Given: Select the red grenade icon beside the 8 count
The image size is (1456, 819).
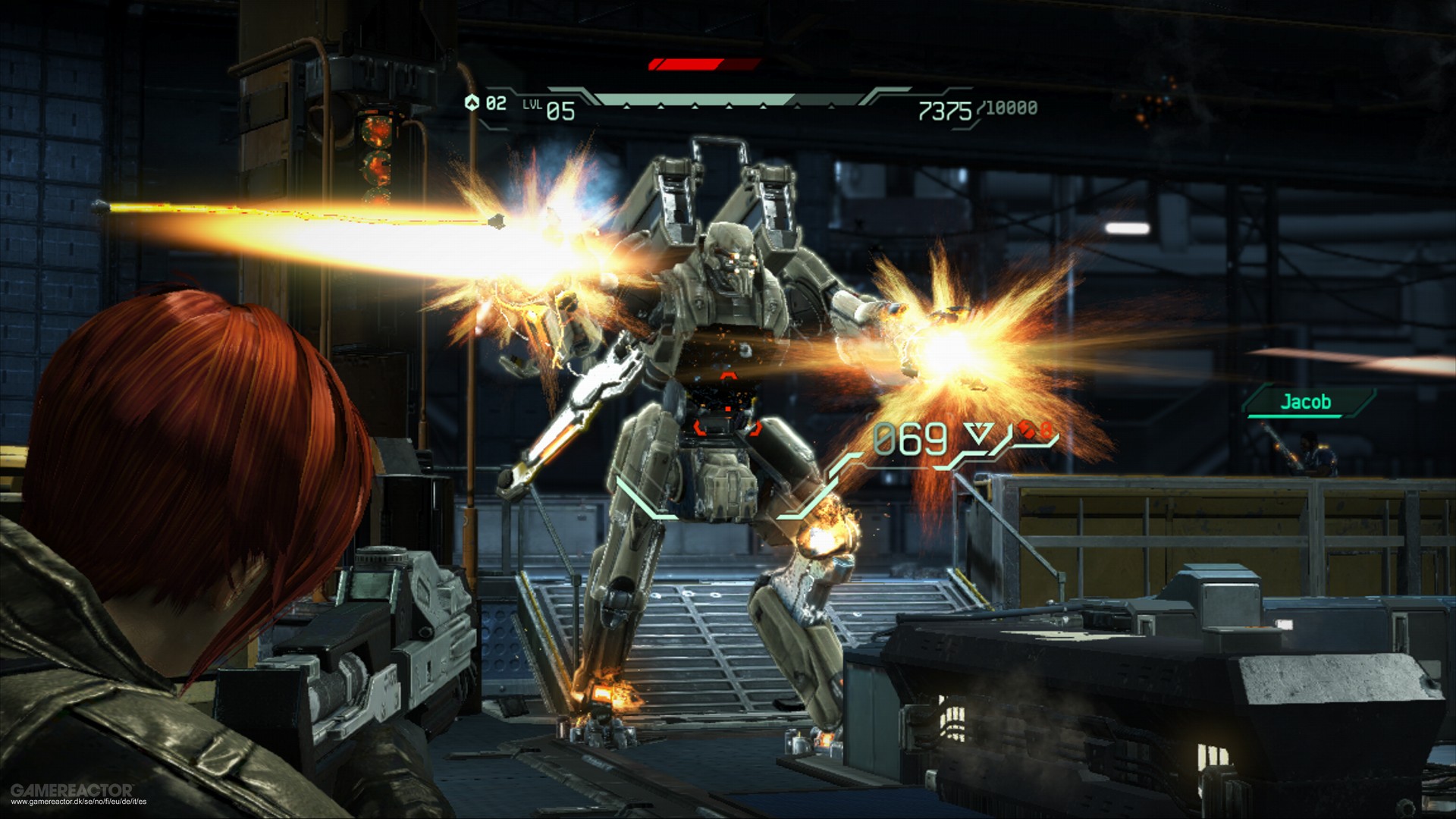Looking at the screenshot, I should tap(1028, 431).
